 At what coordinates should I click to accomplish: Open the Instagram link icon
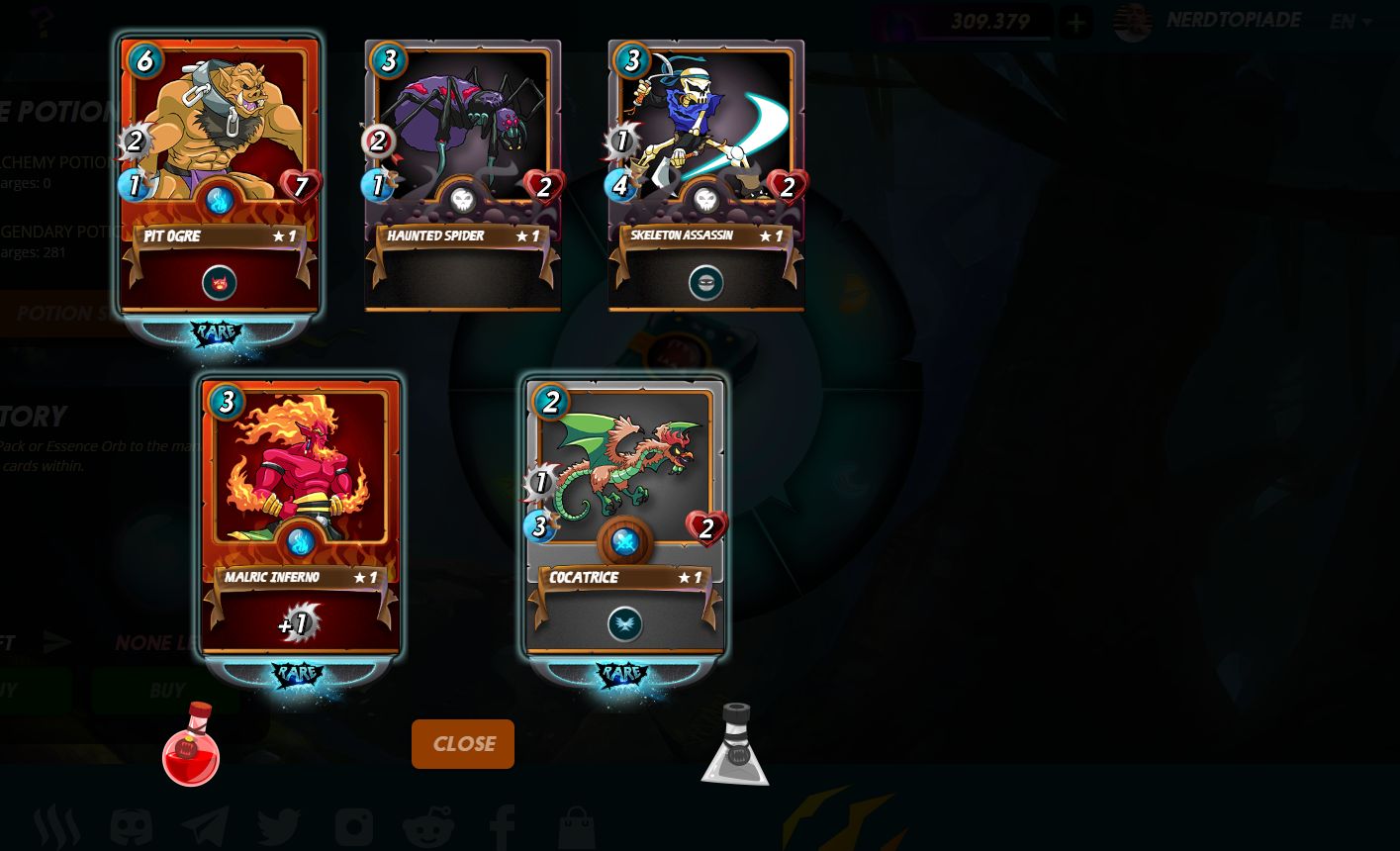coord(353,826)
